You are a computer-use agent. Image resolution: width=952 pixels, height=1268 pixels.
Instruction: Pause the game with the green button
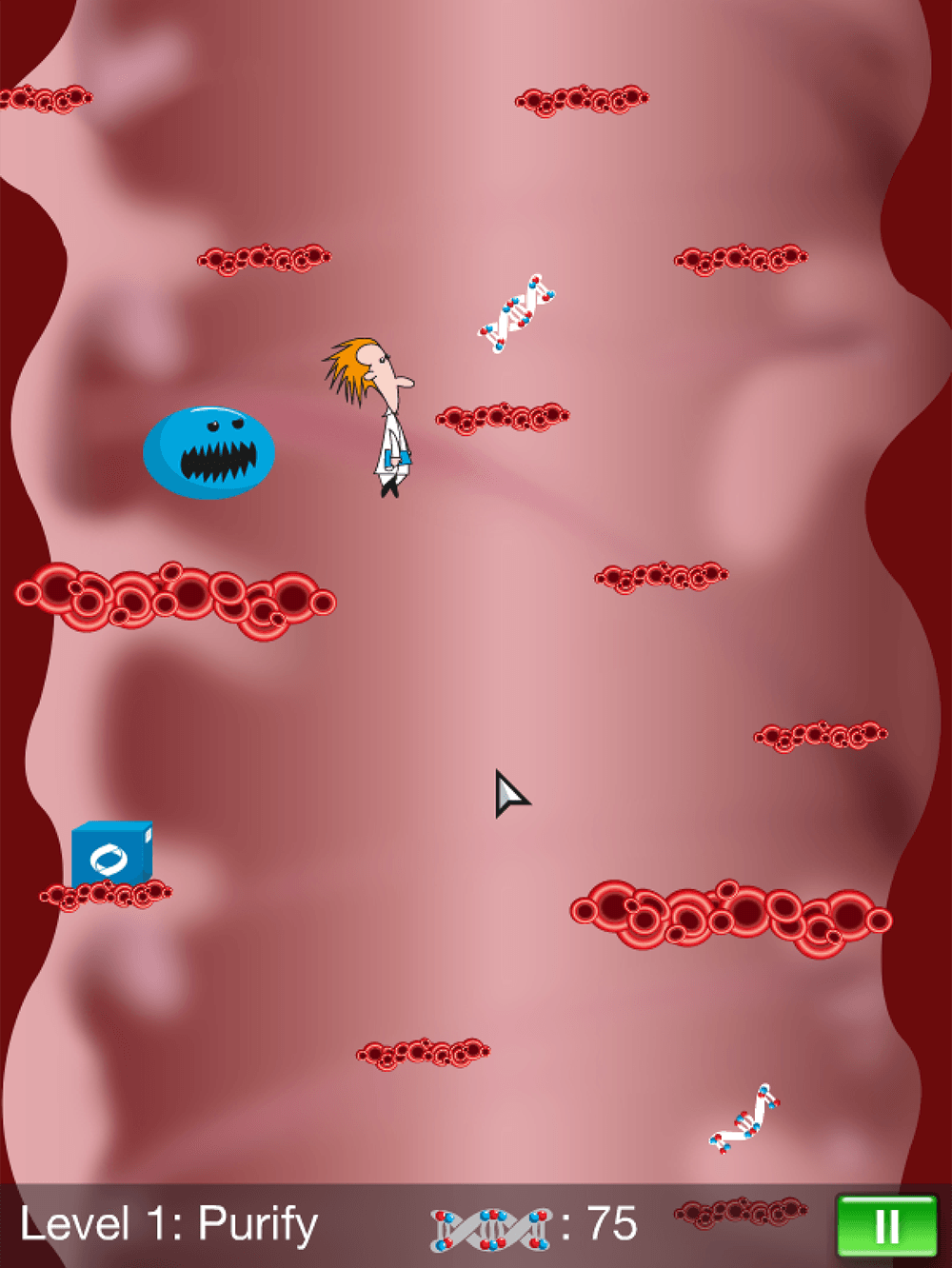pos(885,1226)
